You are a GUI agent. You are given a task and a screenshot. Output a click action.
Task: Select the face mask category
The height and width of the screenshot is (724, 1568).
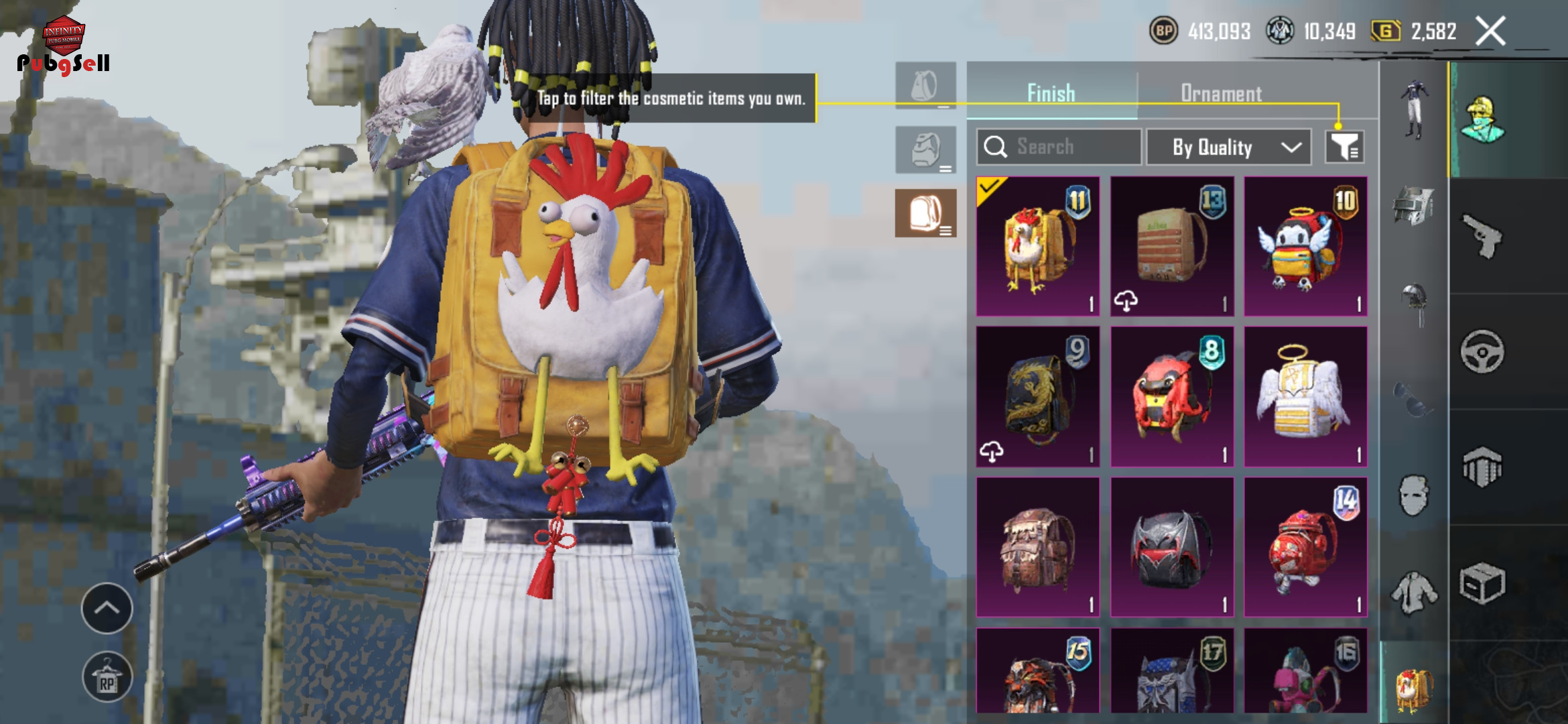pyautogui.click(x=1413, y=496)
